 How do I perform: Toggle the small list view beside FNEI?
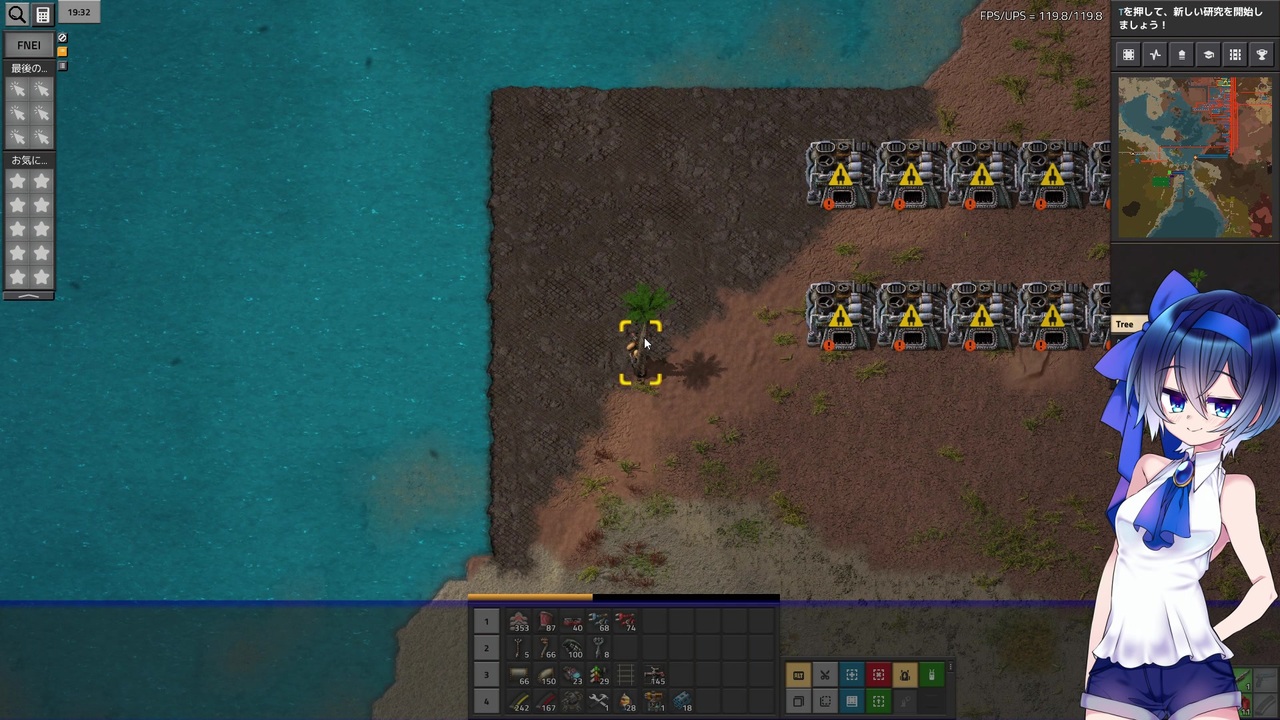tap(61, 64)
